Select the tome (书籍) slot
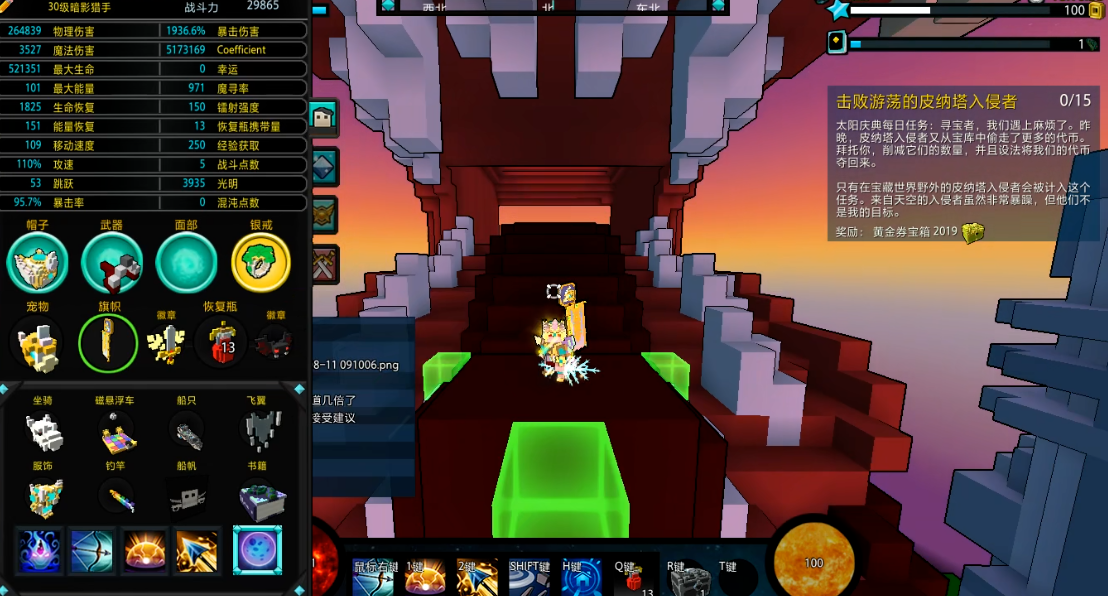The height and width of the screenshot is (596, 1108). tap(262, 497)
